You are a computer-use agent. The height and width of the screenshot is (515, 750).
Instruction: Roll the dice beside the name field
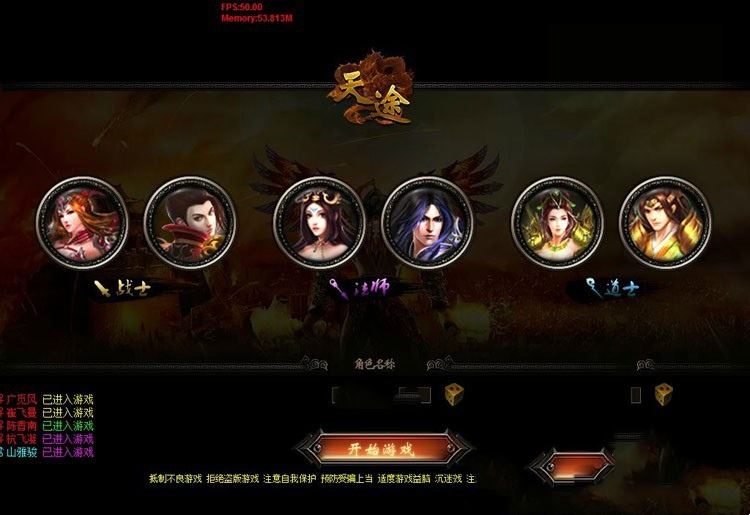pyautogui.click(x=454, y=394)
